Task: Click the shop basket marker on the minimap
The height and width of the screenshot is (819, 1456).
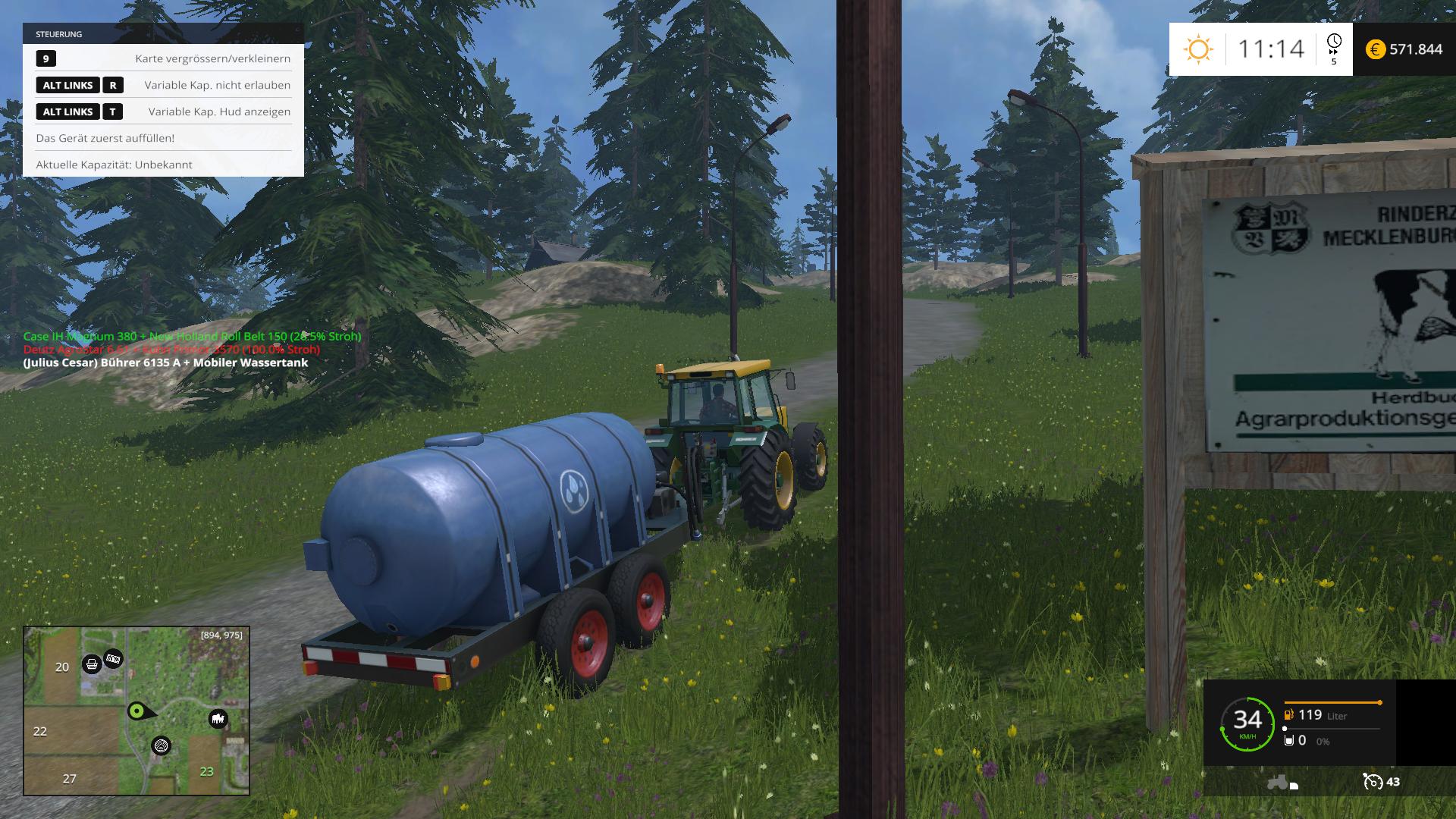Action: pos(92,665)
